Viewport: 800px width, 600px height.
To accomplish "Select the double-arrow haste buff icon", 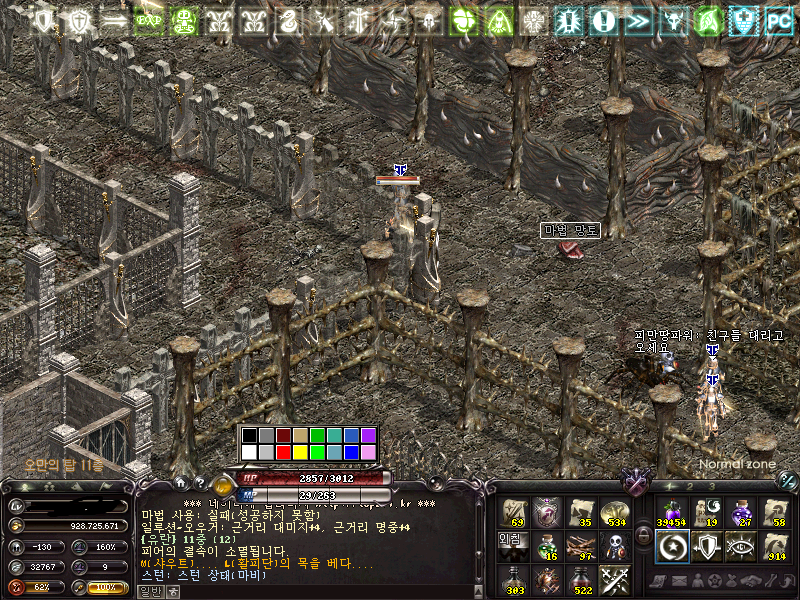I will point(638,19).
